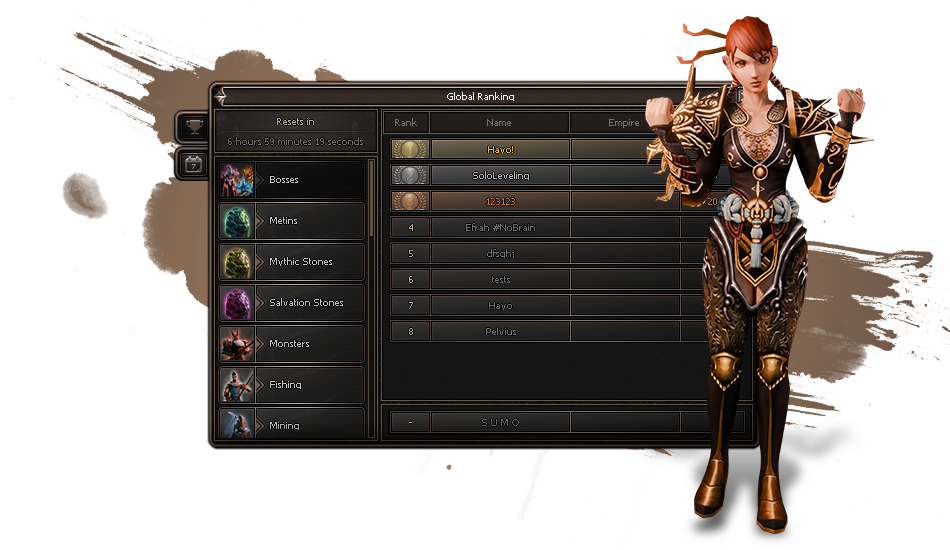
Task: Open the calendar tab
Action: (193, 165)
